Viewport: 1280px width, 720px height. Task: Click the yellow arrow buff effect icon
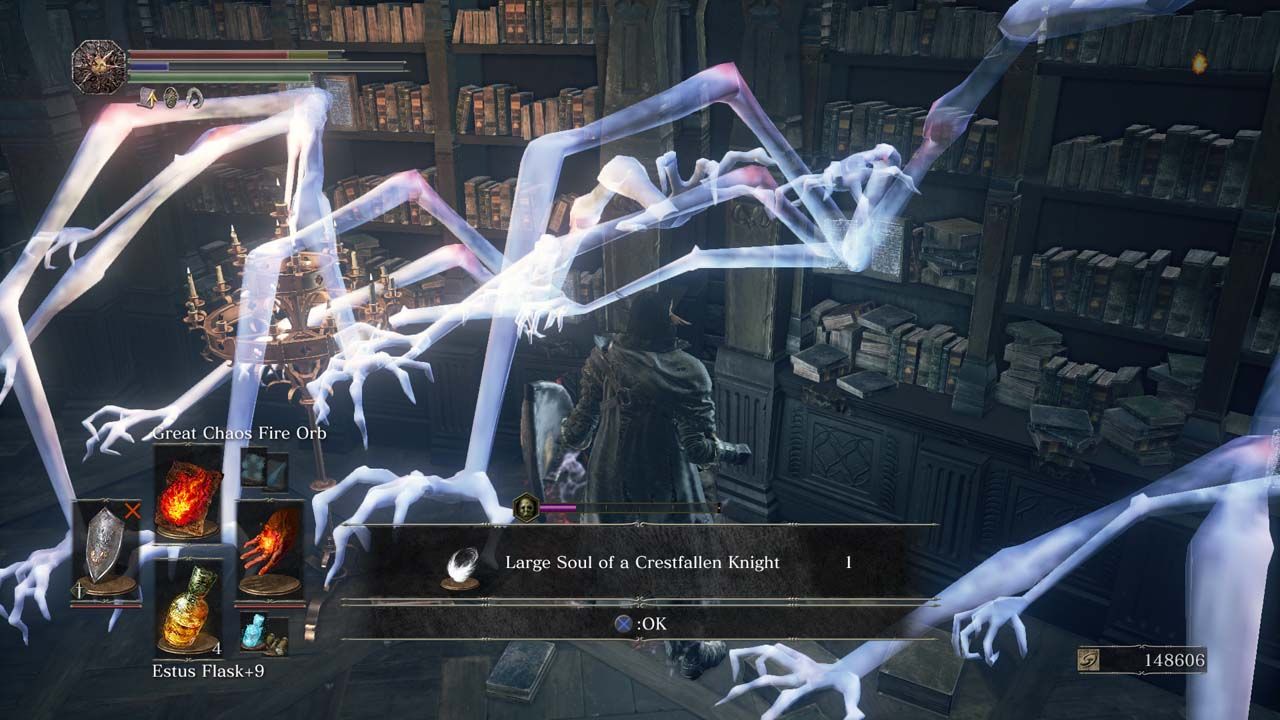click(x=150, y=98)
